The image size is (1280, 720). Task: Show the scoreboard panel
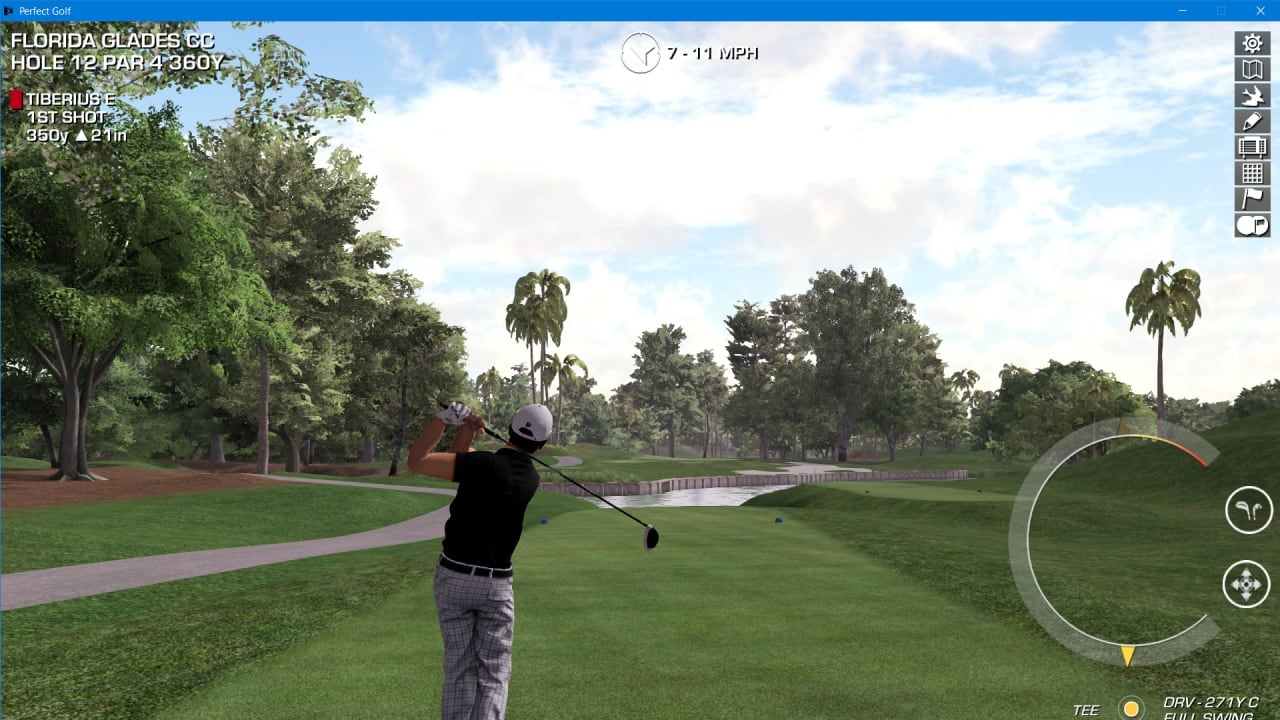pyautogui.click(x=1252, y=147)
